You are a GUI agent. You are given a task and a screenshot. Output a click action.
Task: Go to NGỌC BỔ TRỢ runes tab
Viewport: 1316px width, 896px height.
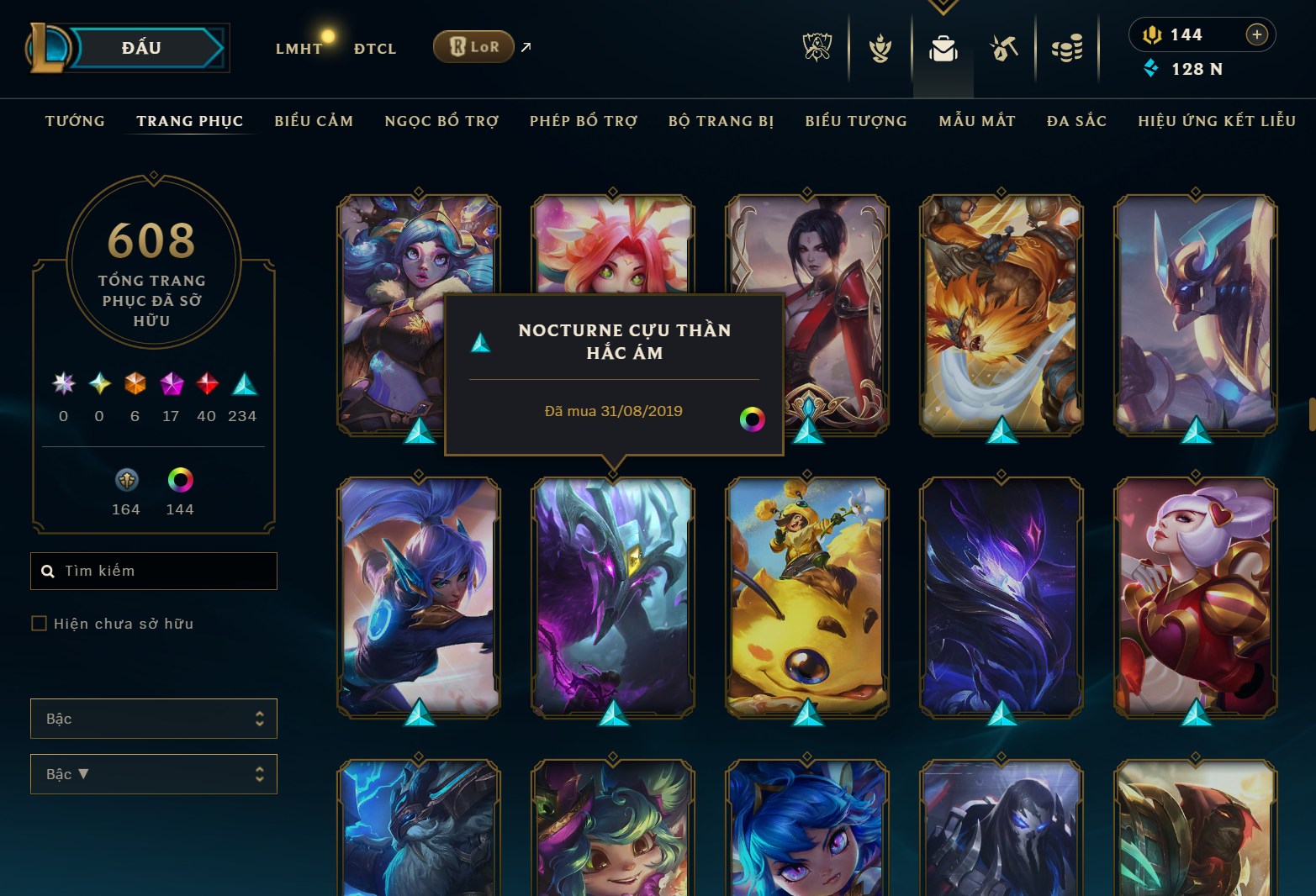(x=441, y=121)
